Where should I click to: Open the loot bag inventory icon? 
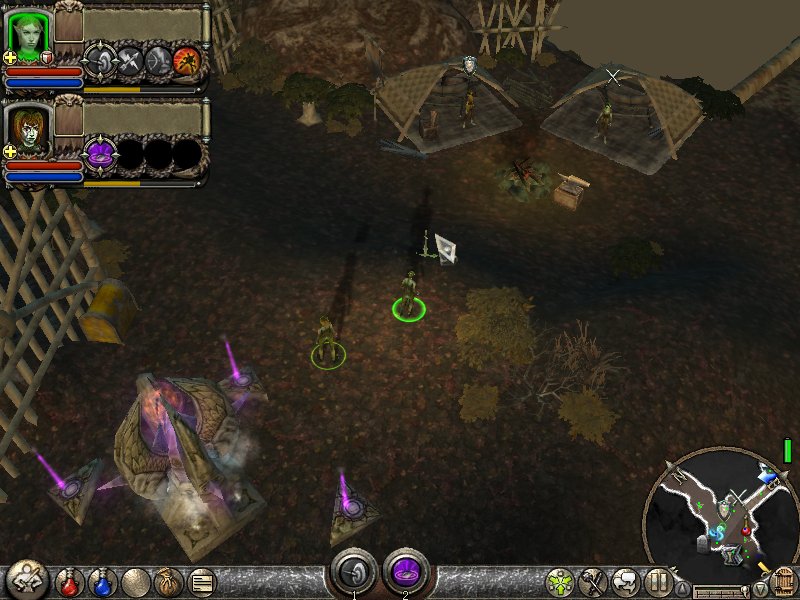168,581
